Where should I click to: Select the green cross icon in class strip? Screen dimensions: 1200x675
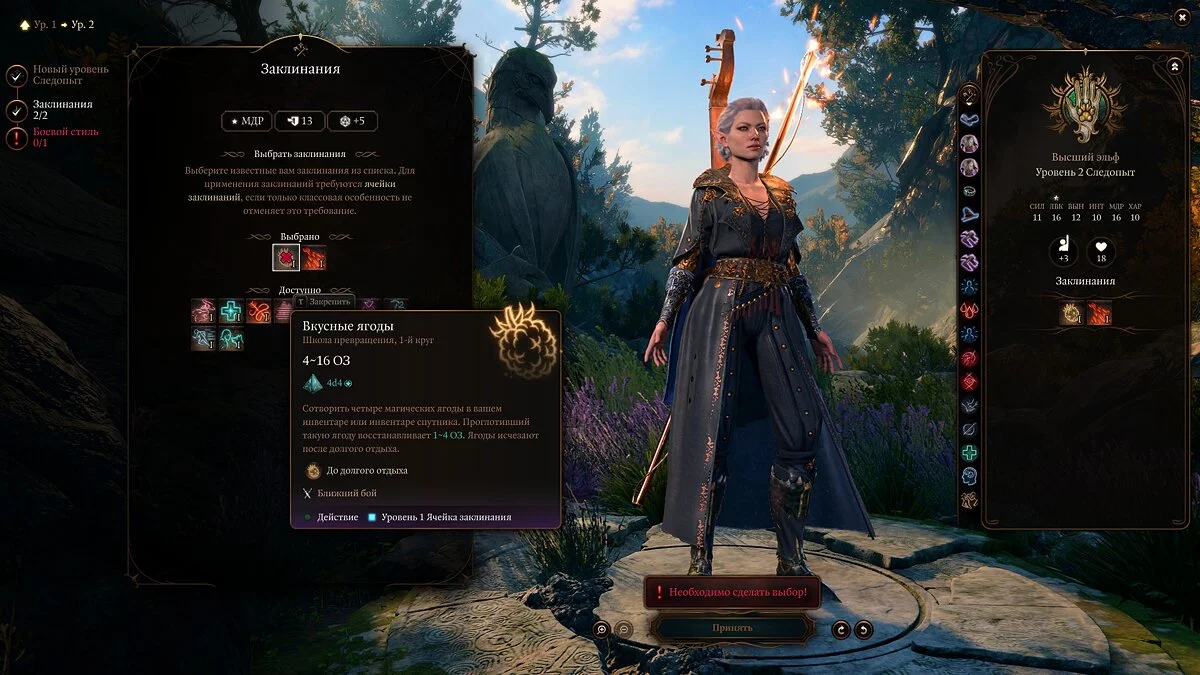pyautogui.click(x=969, y=453)
